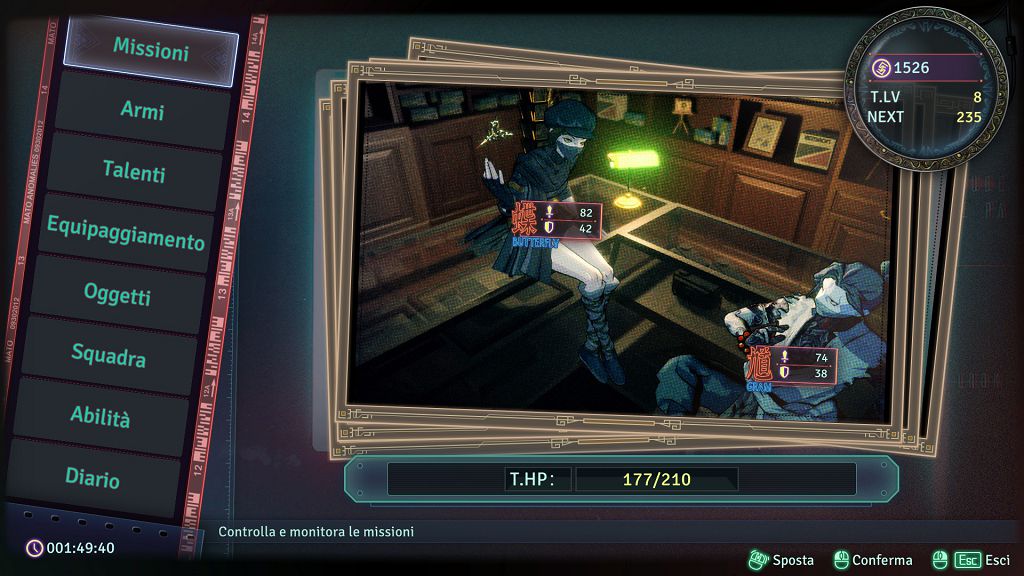Show the Diario entry
Image resolution: width=1024 pixels, height=576 pixels.
[92, 477]
